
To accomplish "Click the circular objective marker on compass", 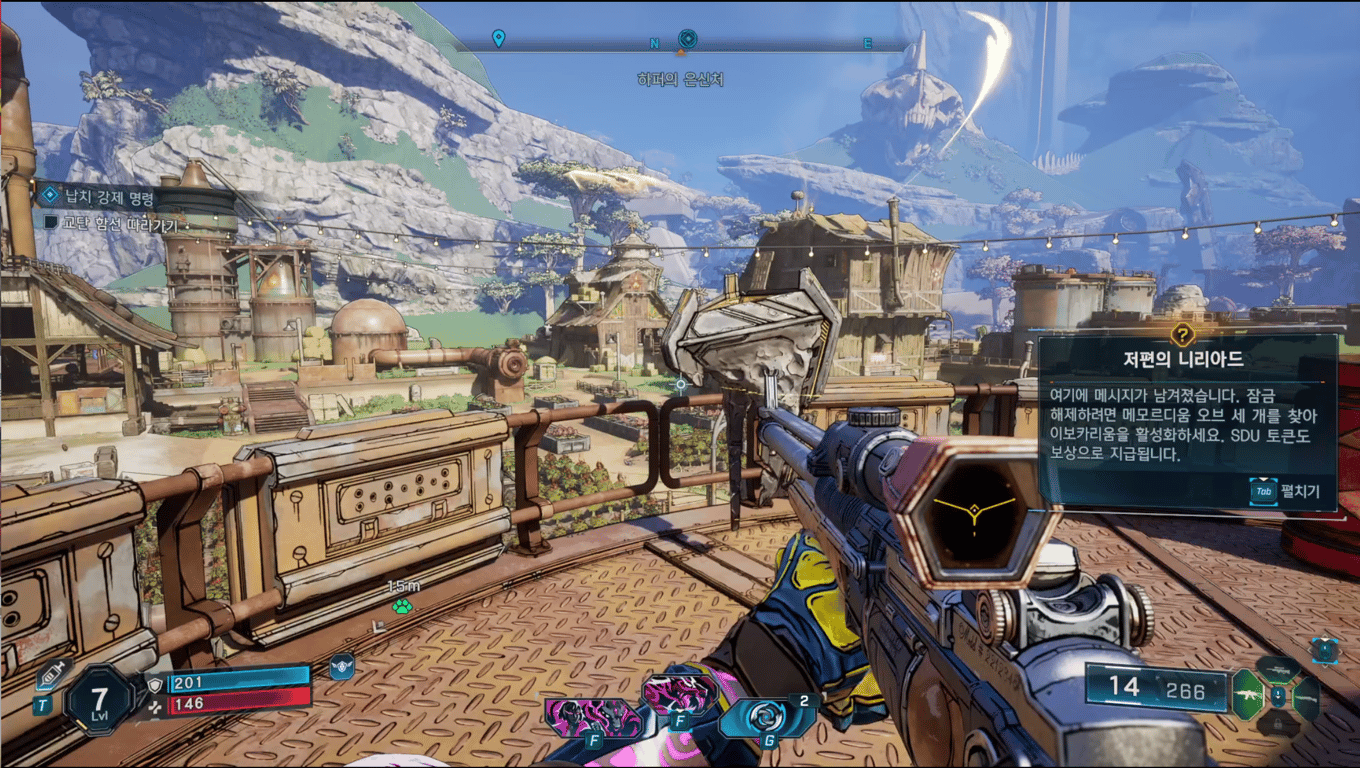I will (x=686, y=39).
